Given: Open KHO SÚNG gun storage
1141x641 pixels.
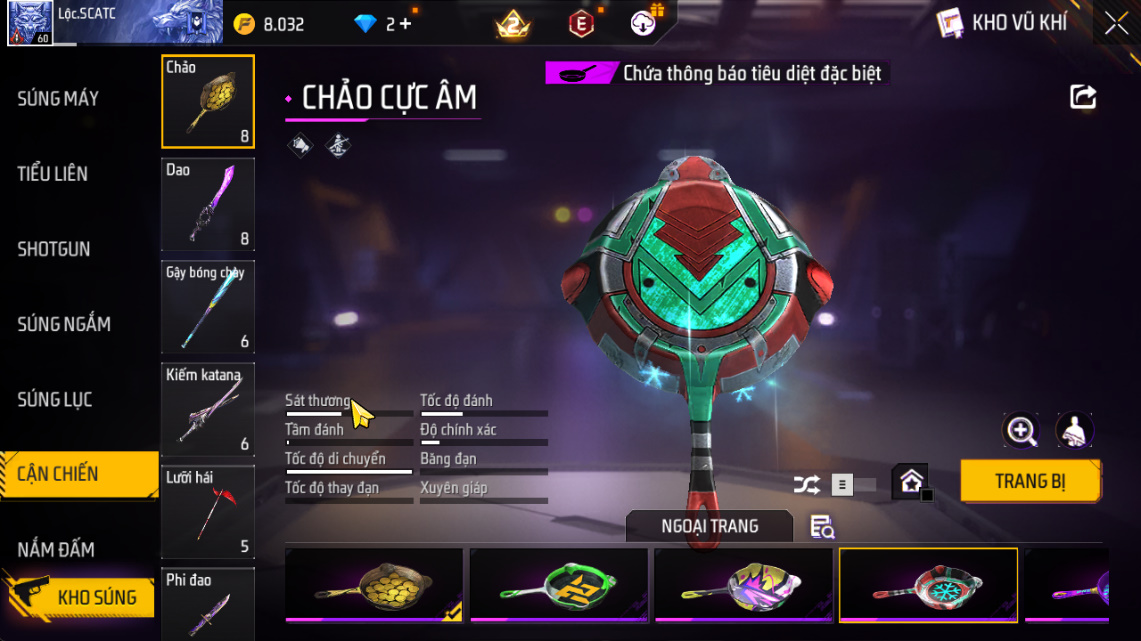Looking at the screenshot, I should tap(96, 598).
